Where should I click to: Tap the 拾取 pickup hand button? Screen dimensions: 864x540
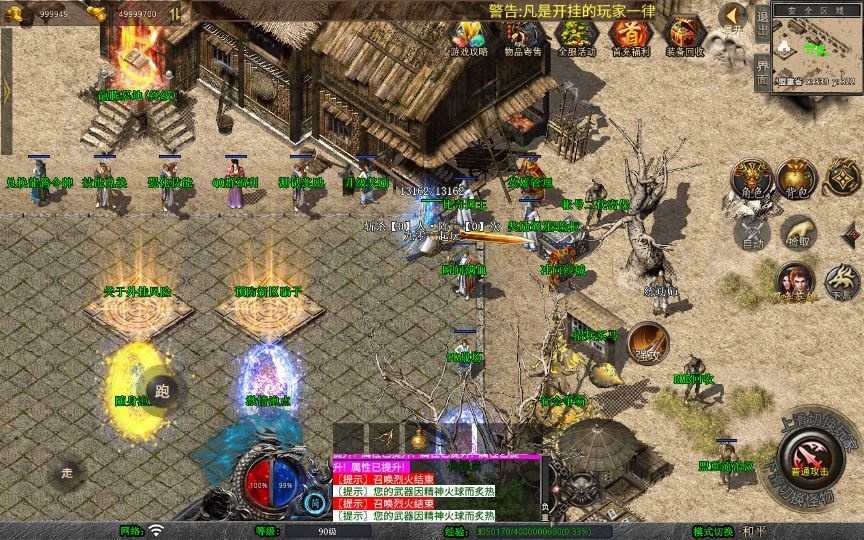[x=797, y=233]
